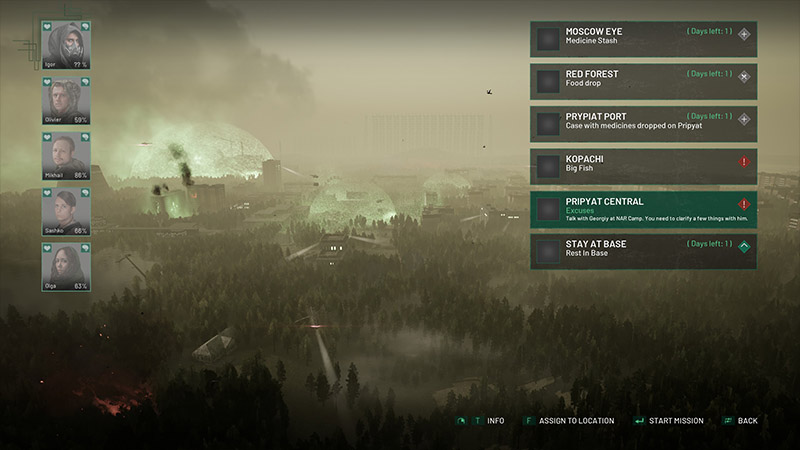Image resolution: width=800 pixels, height=450 pixels.
Task: Select Olga's character portrait
Action: (65, 266)
